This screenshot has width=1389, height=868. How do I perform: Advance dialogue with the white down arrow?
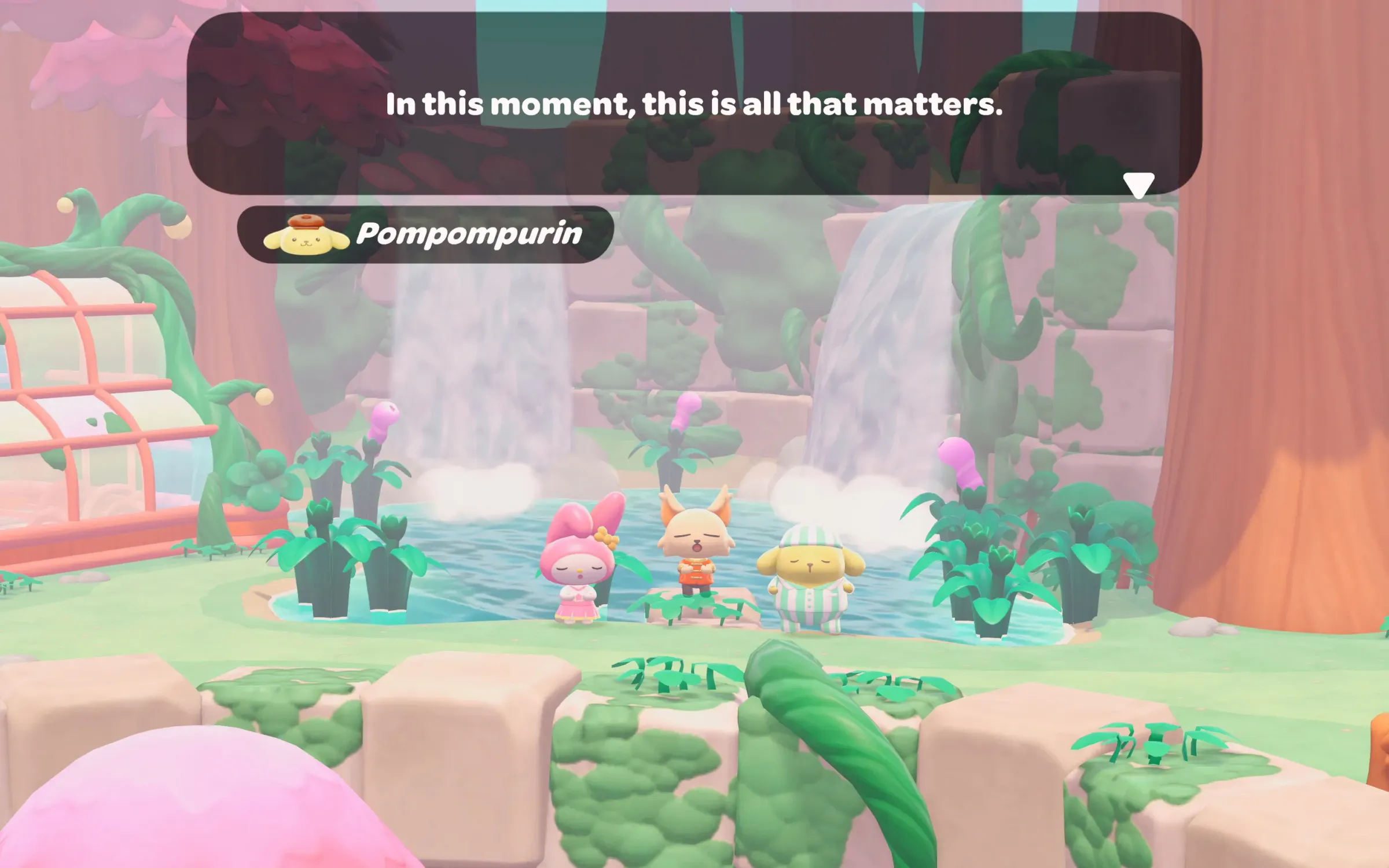(x=1138, y=185)
